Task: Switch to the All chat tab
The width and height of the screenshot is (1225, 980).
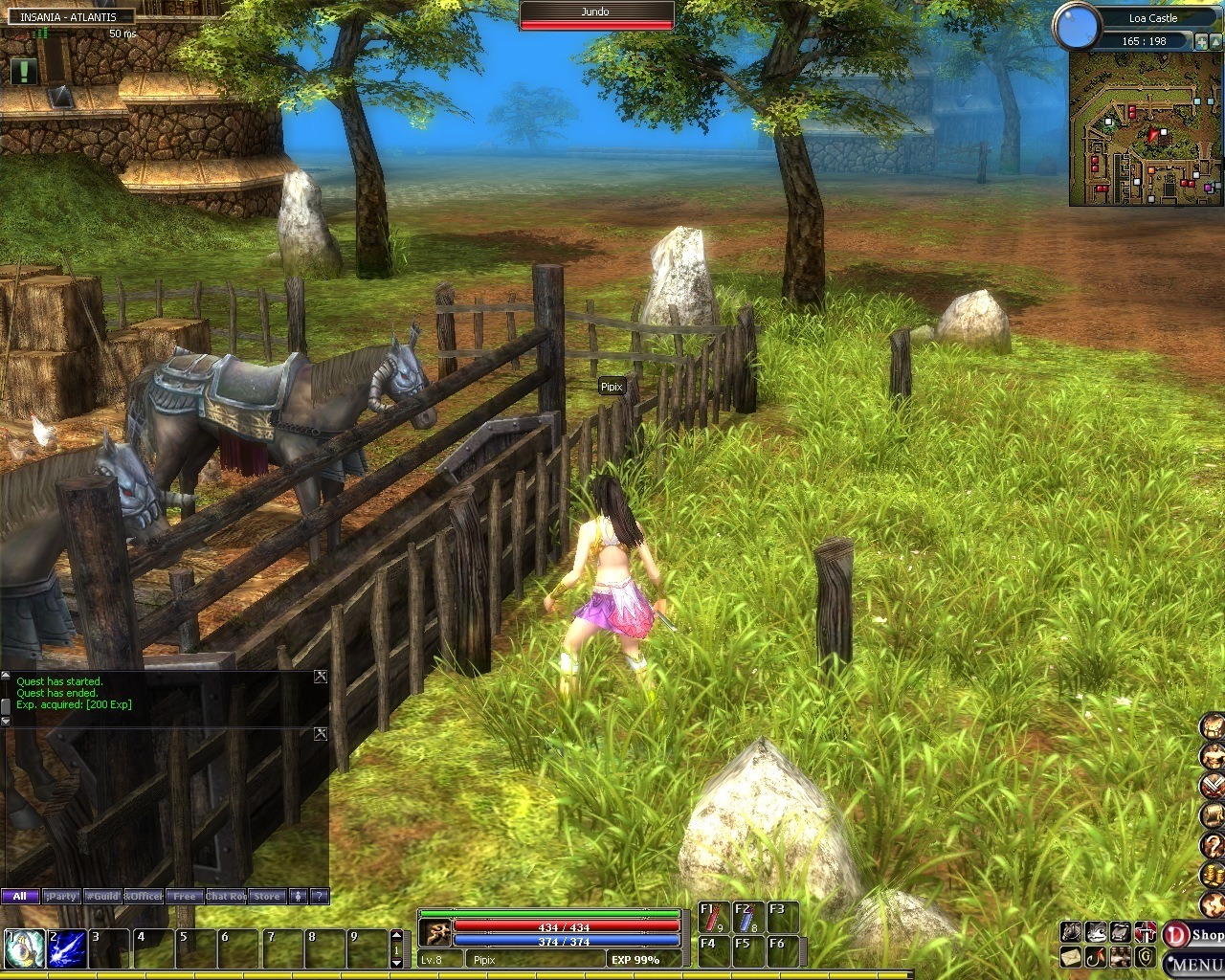Action: (x=20, y=897)
